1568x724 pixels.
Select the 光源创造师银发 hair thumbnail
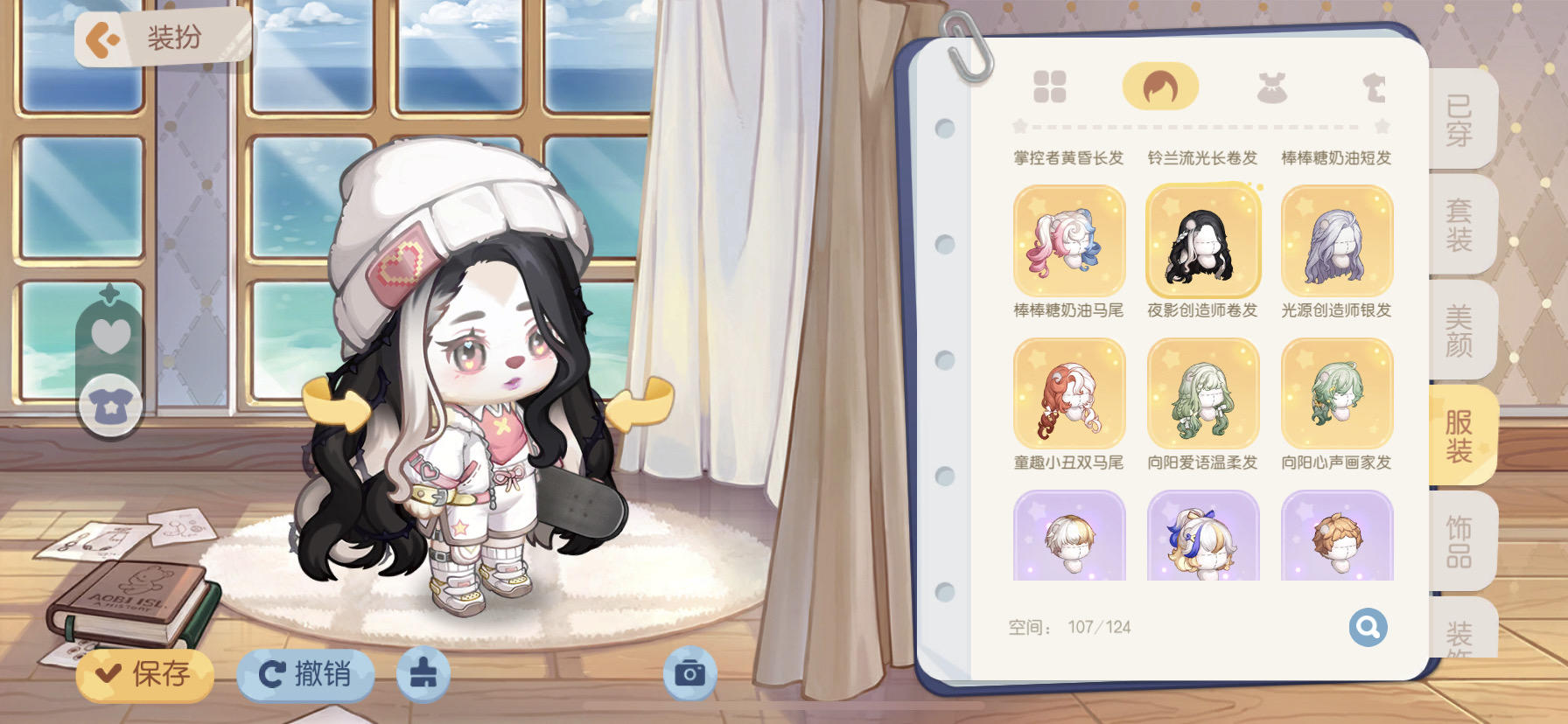[x=1336, y=245]
